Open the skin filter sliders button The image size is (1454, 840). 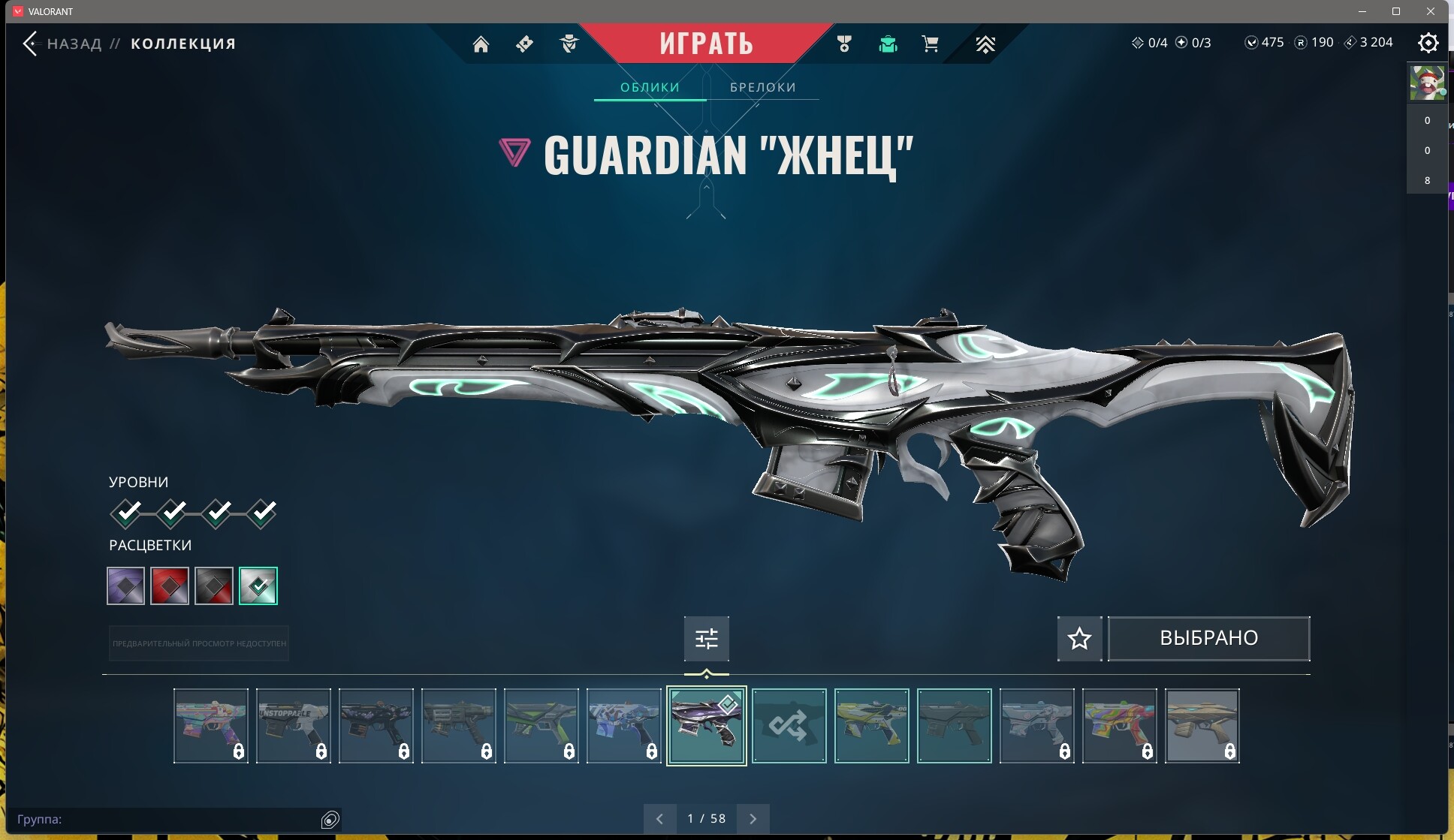point(706,638)
